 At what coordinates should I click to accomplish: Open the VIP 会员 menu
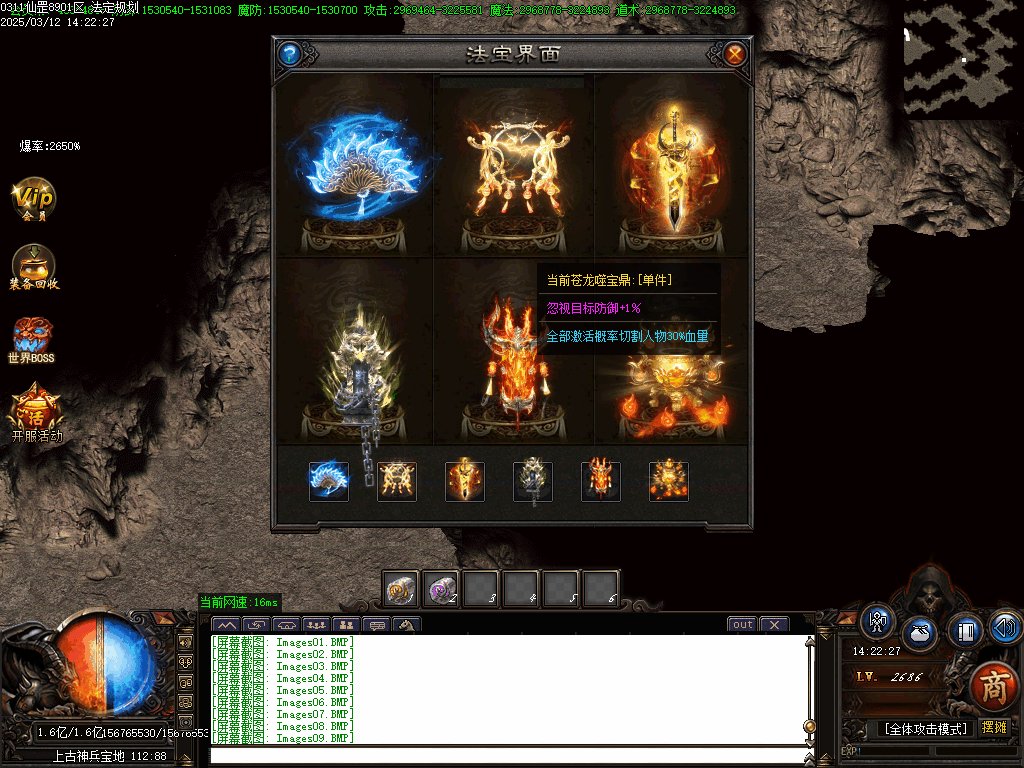[34, 198]
